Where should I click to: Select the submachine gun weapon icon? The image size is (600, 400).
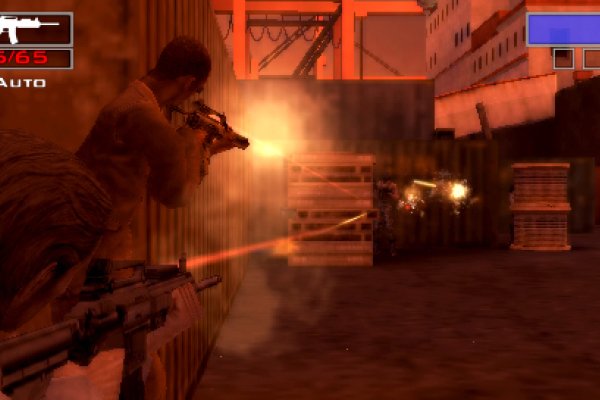click(x=30, y=27)
